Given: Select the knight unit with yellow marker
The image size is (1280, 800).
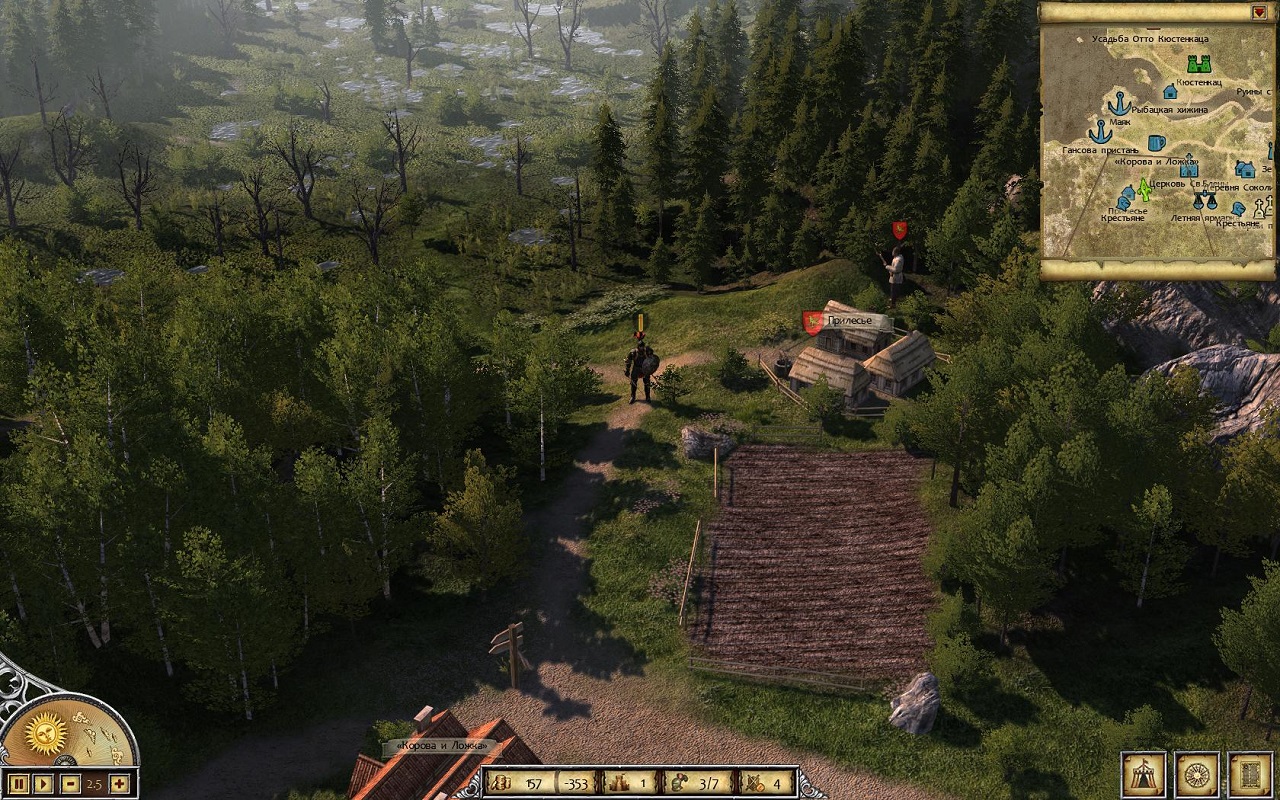Looking at the screenshot, I should pyautogui.click(x=640, y=372).
